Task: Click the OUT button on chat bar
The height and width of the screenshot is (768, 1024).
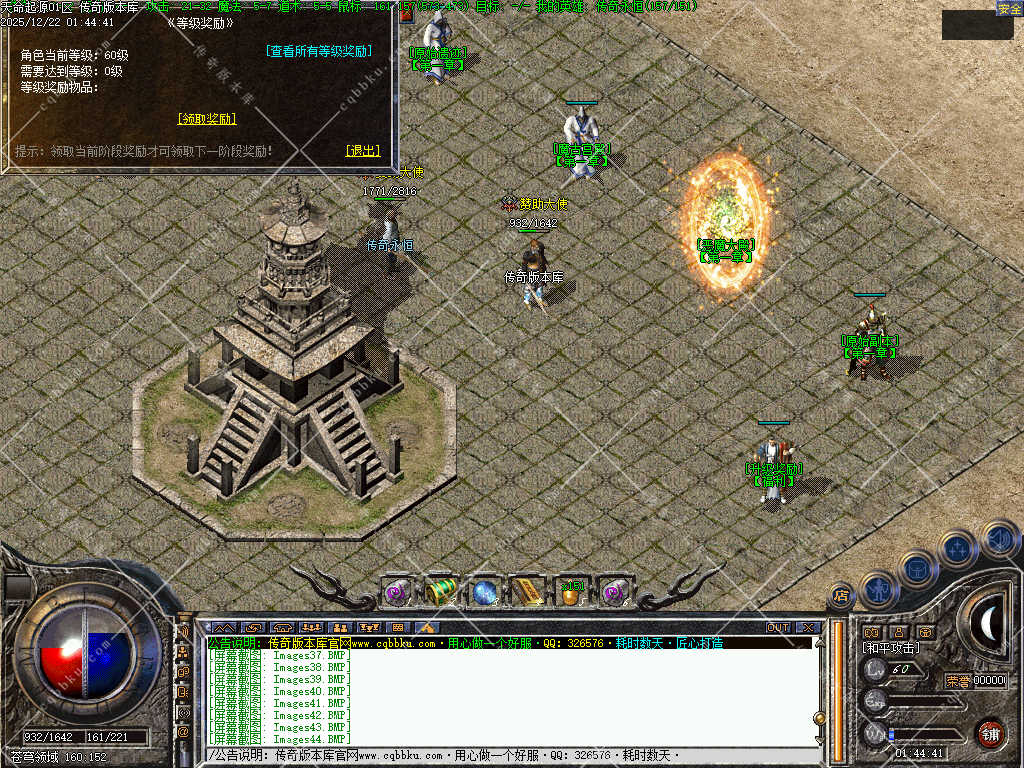Action: (778, 627)
